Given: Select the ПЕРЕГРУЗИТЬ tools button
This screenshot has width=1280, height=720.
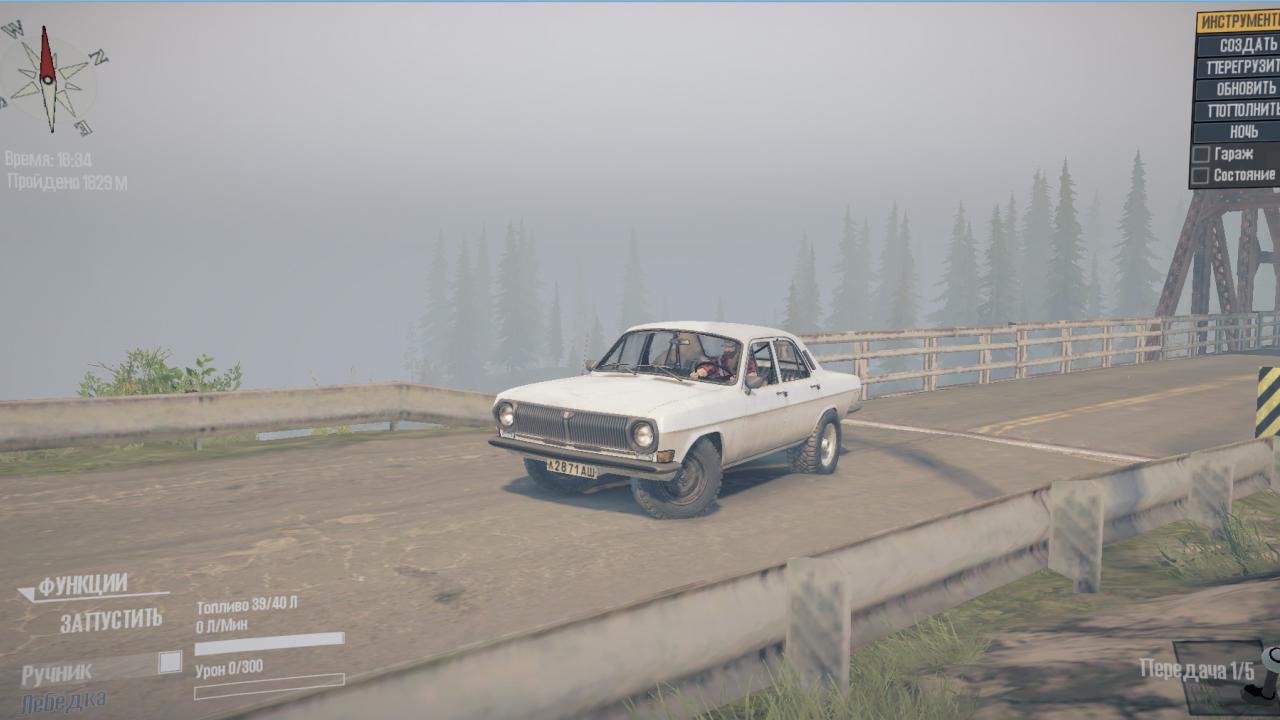Looking at the screenshot, I should pos(1240,67).
